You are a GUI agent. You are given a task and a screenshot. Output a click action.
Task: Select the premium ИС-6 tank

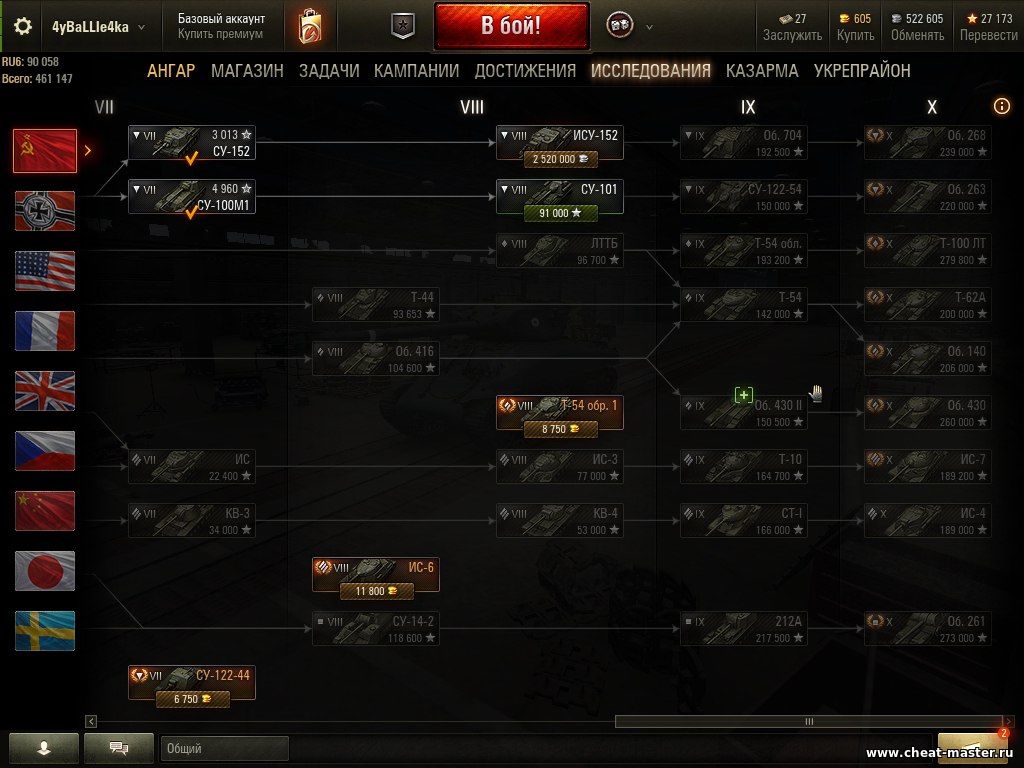(375, 575)
